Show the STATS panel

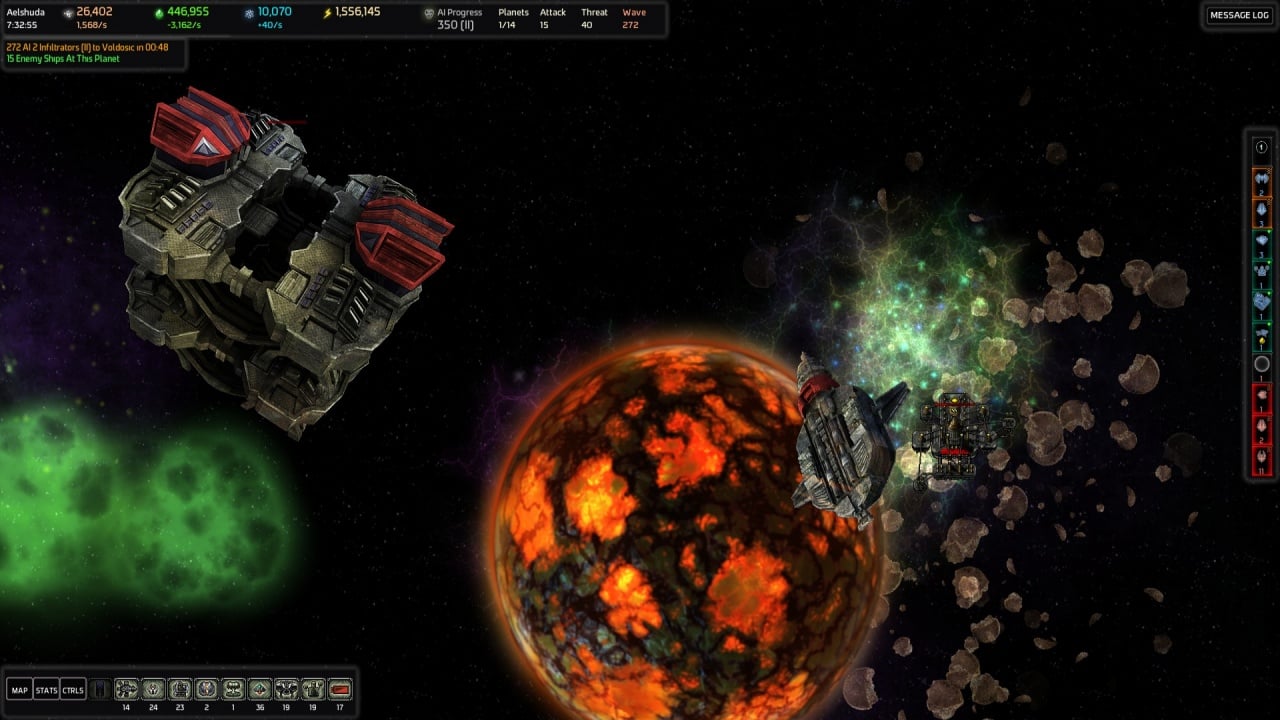click(46, 690)
